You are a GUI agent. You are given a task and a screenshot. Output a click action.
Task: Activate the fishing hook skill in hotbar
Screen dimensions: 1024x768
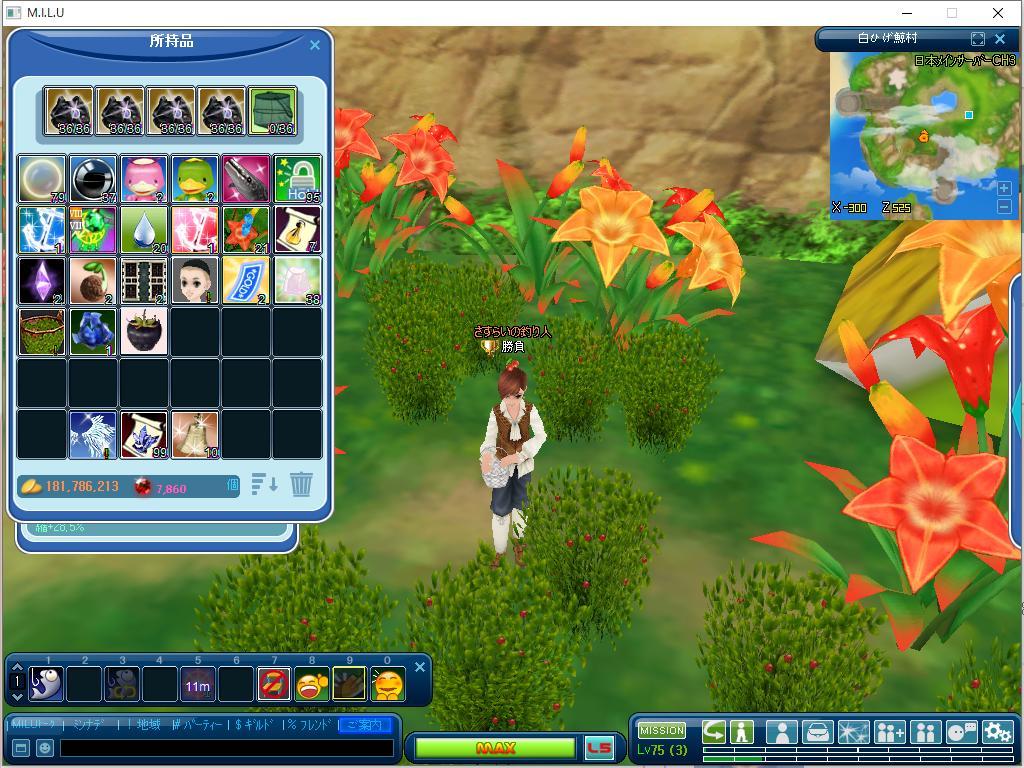tap(46, 684)
